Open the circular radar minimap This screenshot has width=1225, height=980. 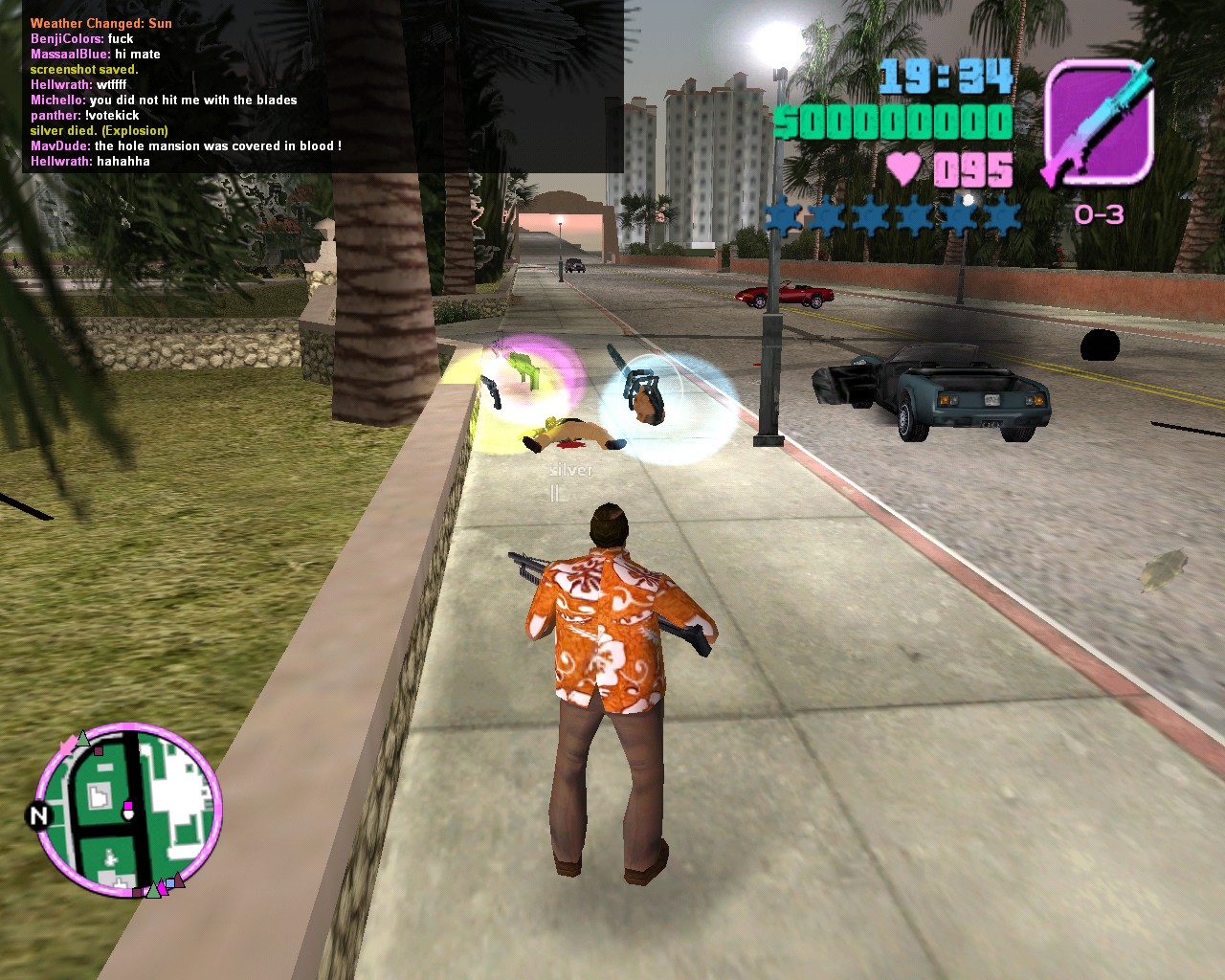click(x=128, y=810)
